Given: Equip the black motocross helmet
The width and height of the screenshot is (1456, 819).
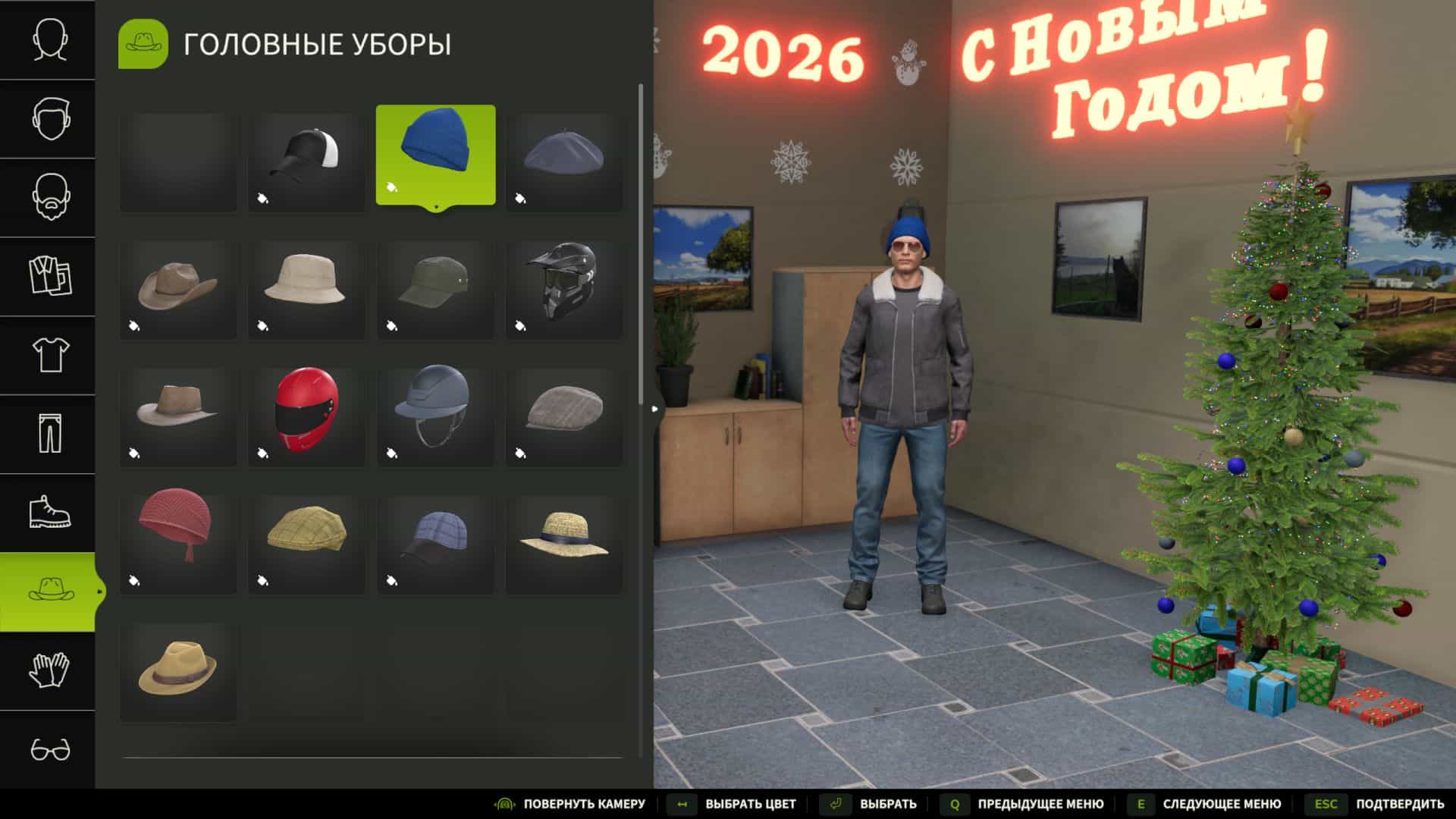Looking at the screenshot, I should pyautogui.click(x=564, y=289).
